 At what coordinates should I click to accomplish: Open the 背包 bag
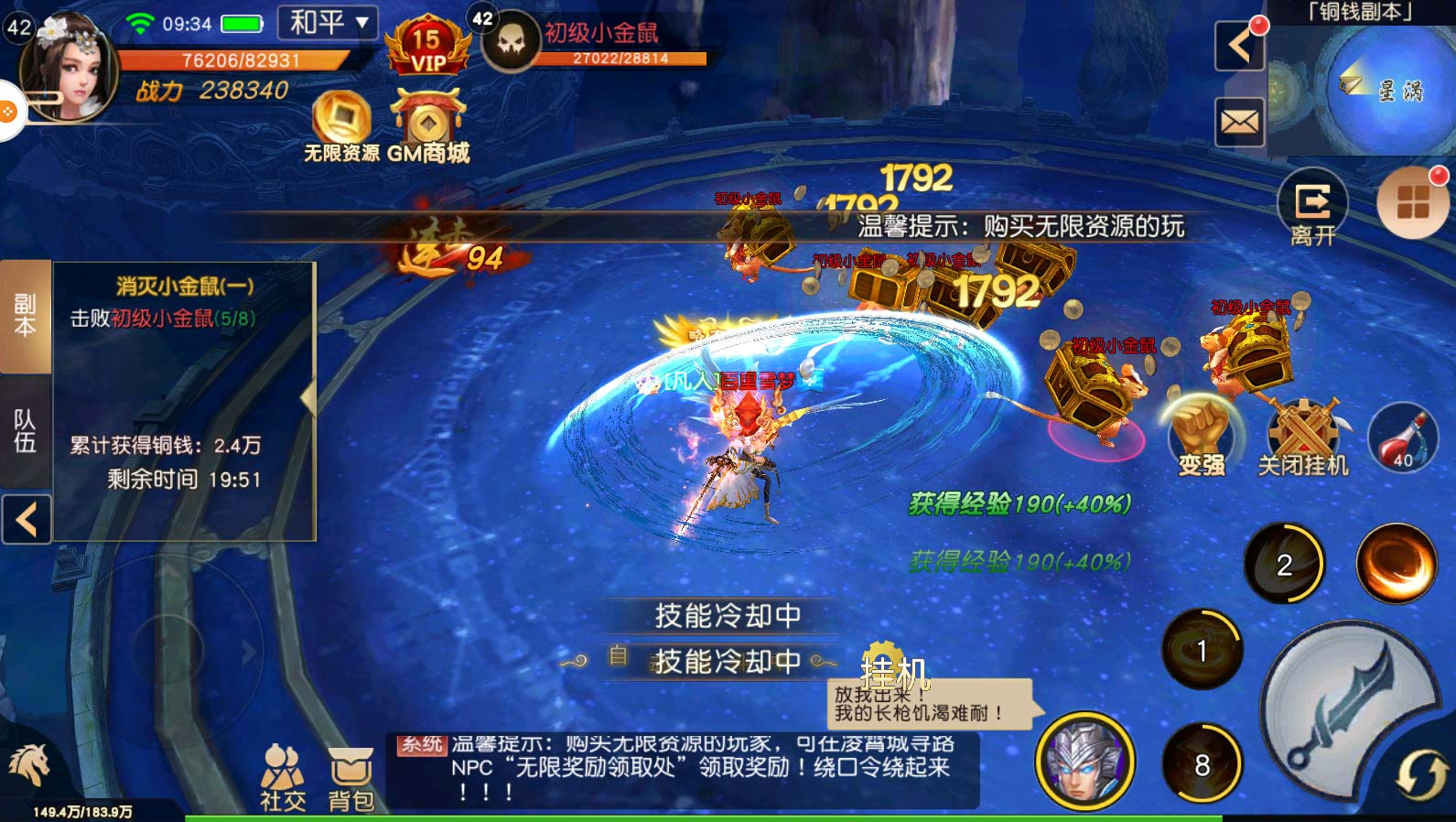pyautogui.click(x=351, y=778)
